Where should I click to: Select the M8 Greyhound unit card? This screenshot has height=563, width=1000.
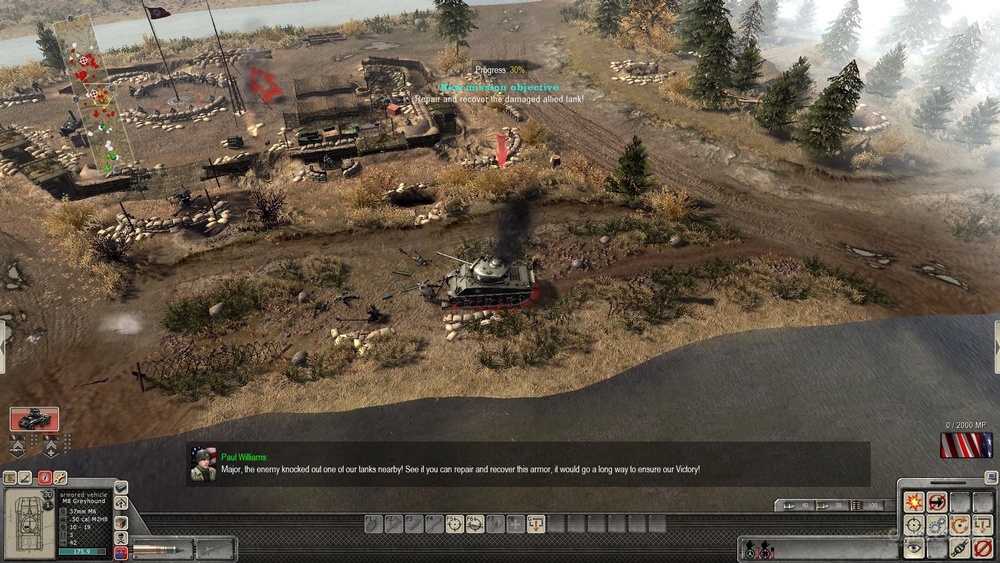[34, 419]
